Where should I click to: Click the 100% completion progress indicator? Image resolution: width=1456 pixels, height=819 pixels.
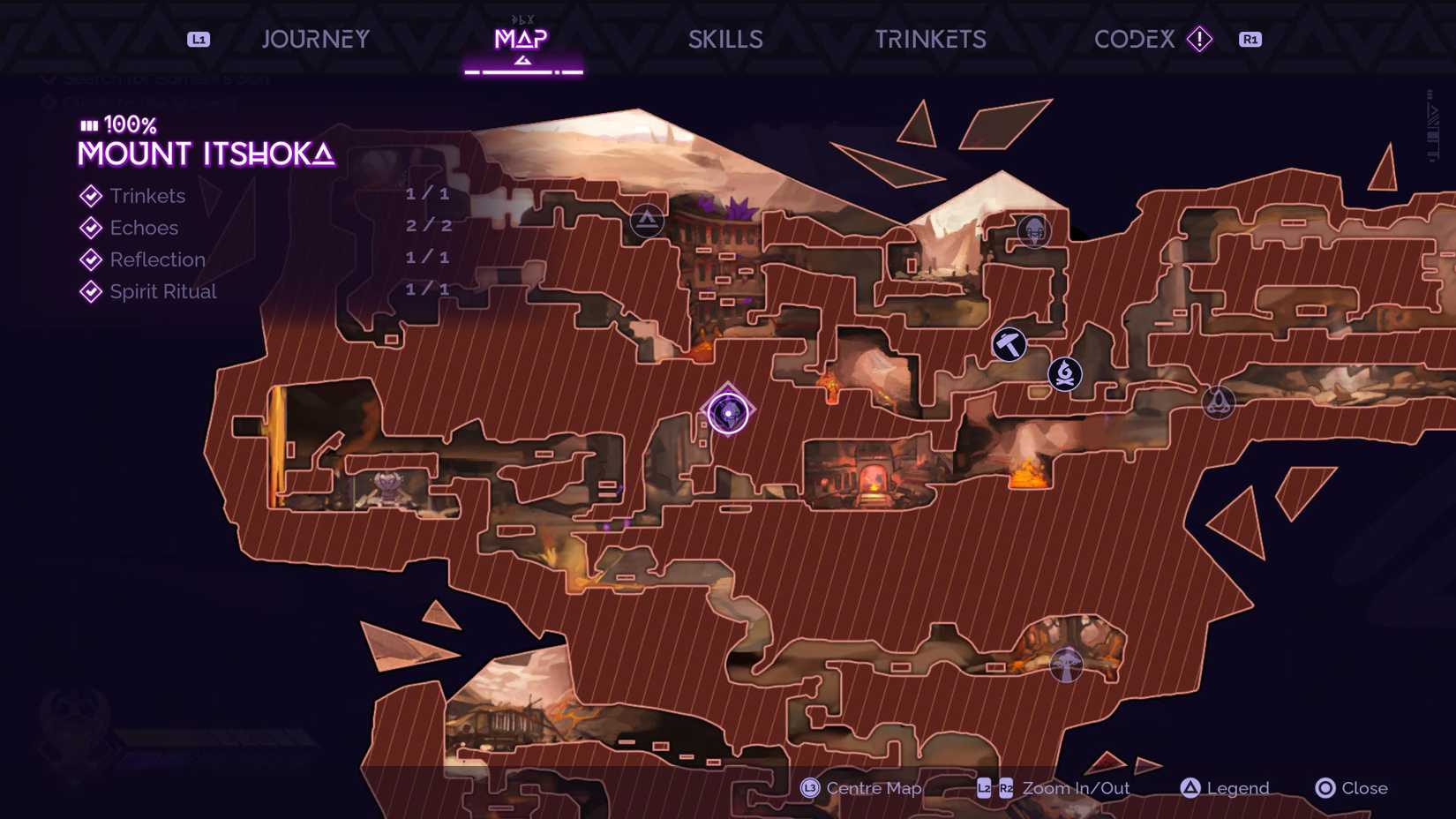coord(115,125)
